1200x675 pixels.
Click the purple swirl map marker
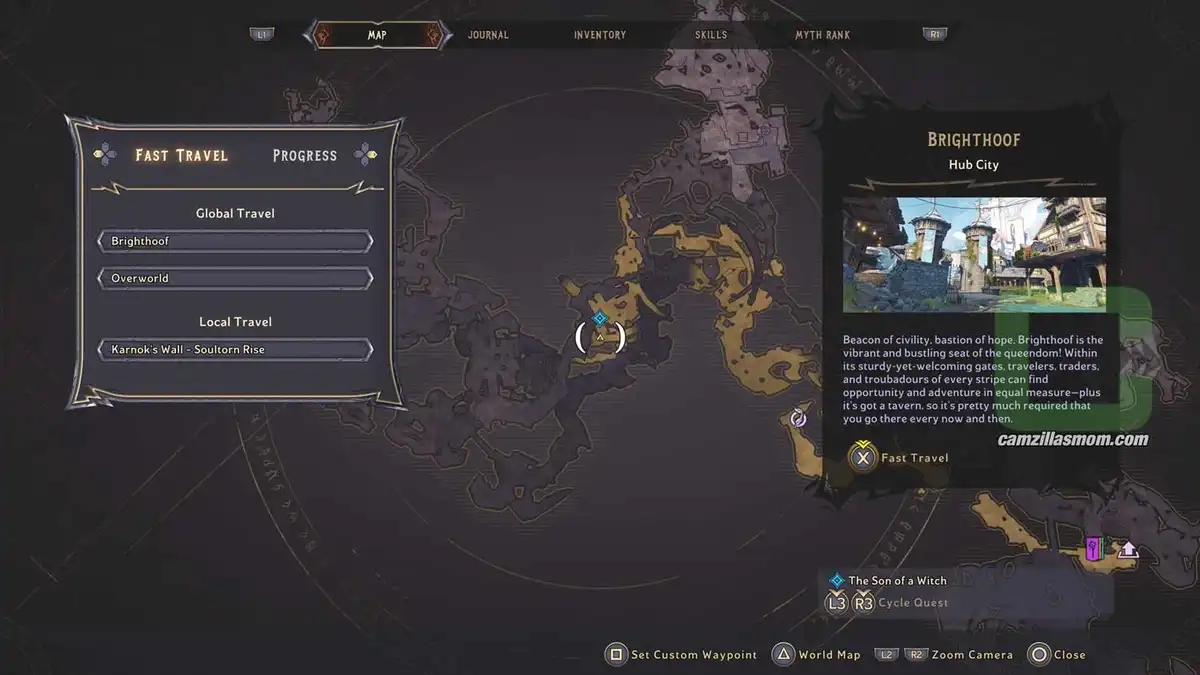tap(798, 418)
